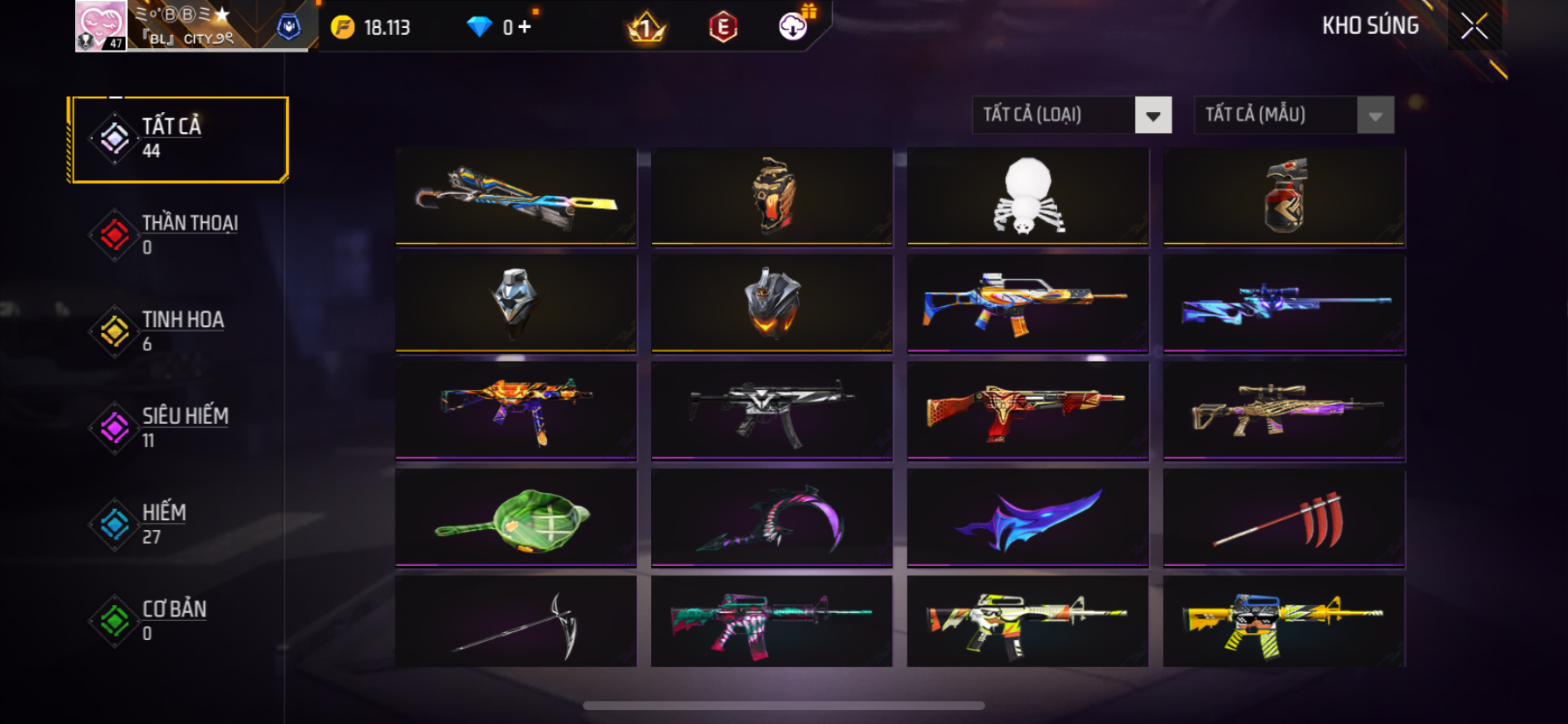Select the red and gold AK skin
Screen dimensions: 1568x724
1027,410
